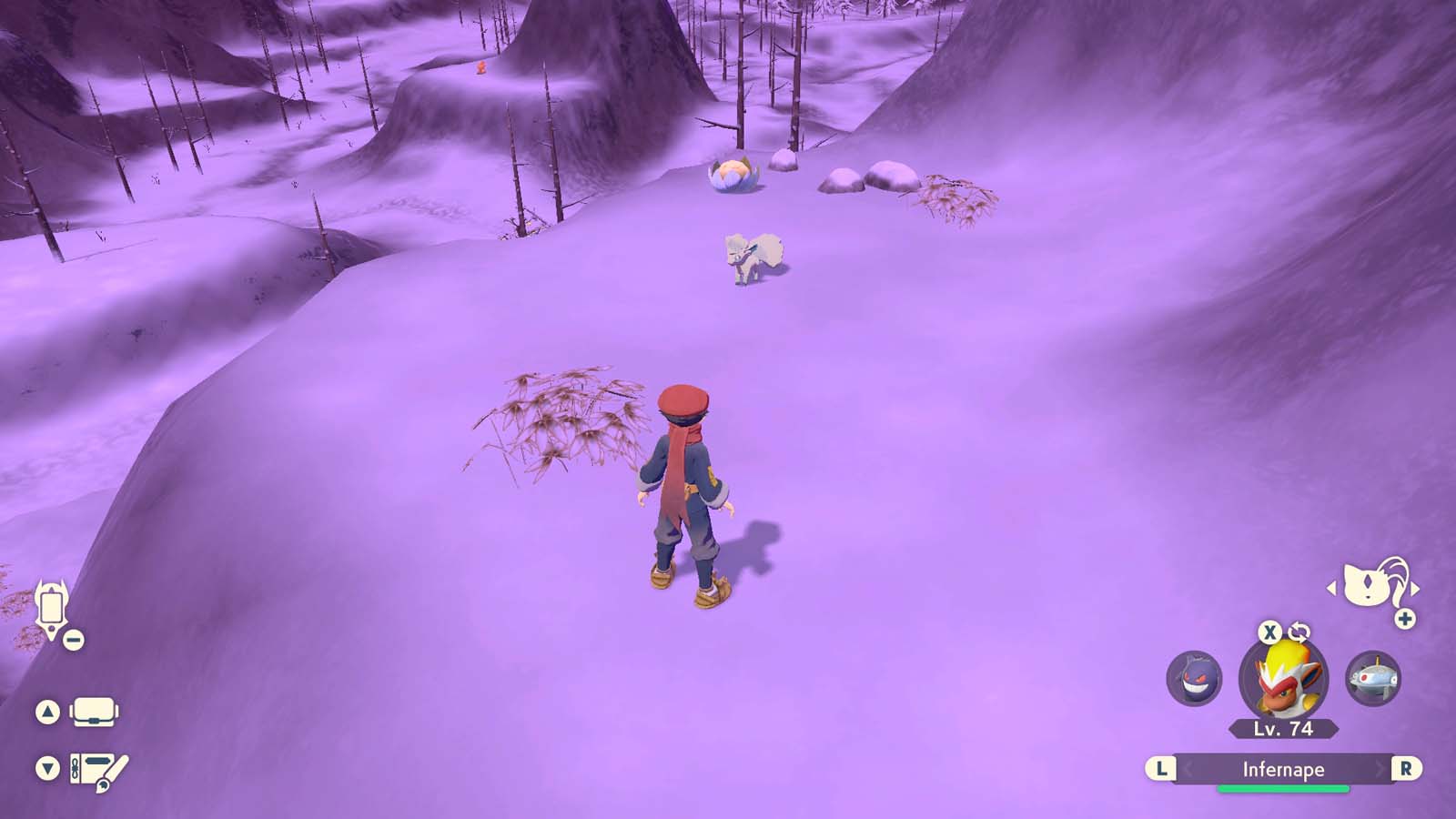Viewport: 1456px width, 819px height.
Task: Click the circular swap arrows above Infernape
Action: [1299, 632]
